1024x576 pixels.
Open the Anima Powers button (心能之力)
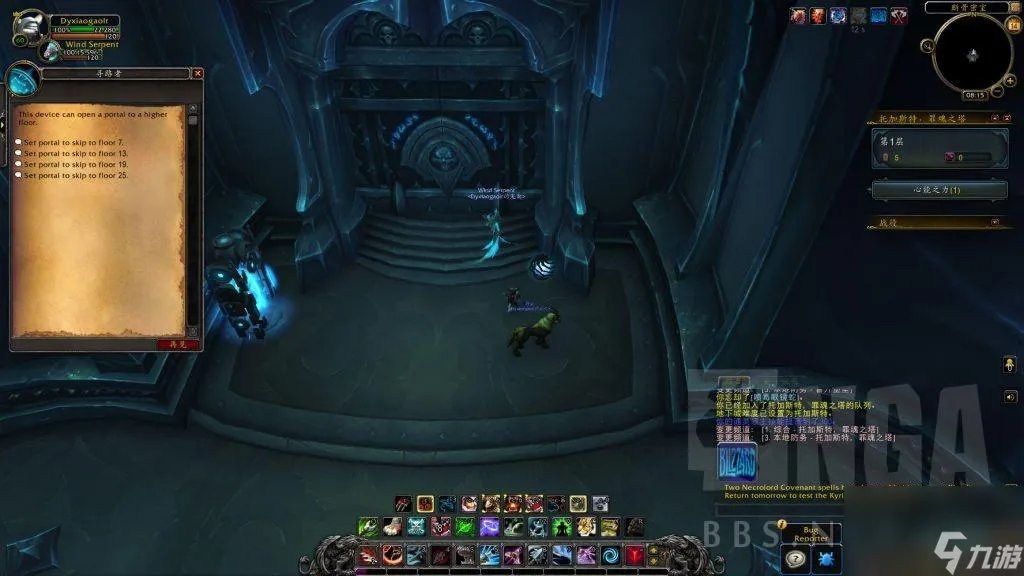[940, 189]
